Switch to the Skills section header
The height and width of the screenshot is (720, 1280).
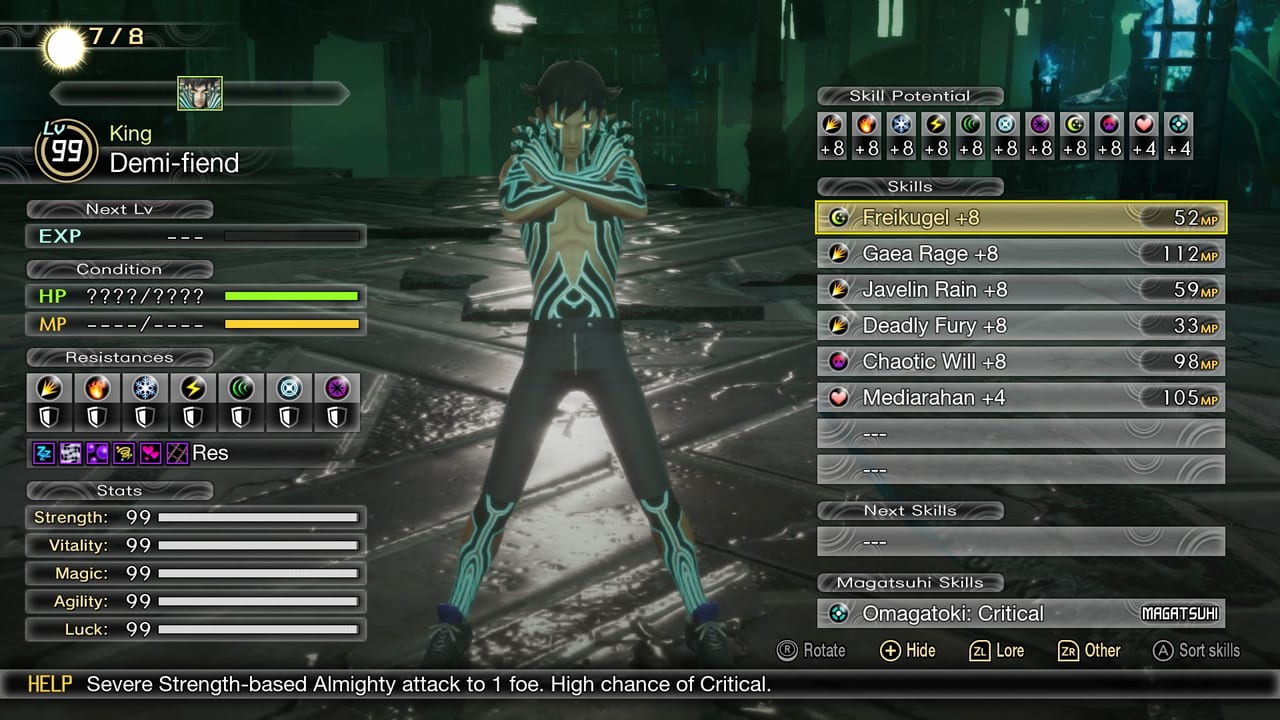pos(910,186)
